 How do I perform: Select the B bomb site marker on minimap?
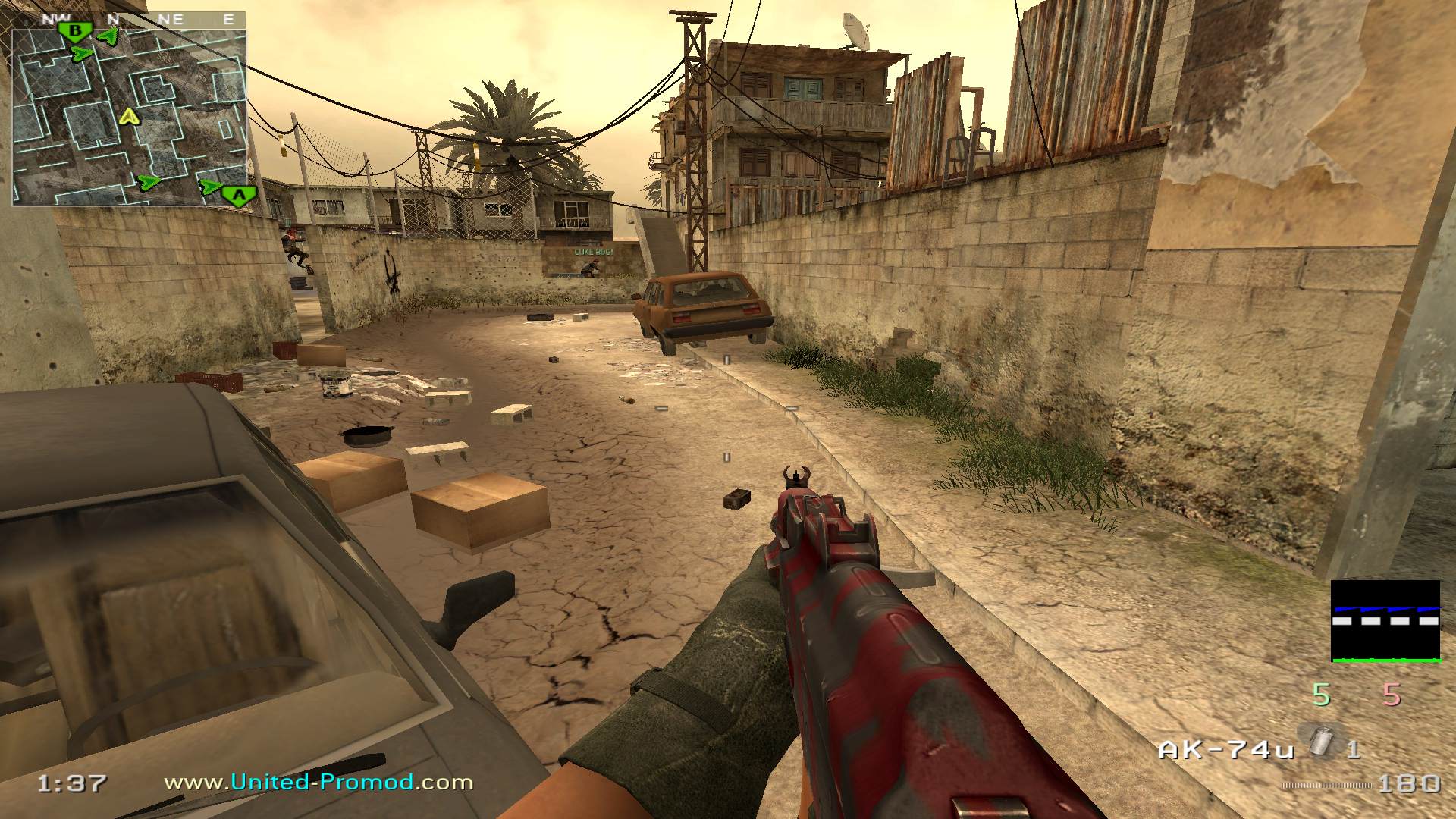click(75, 32)
